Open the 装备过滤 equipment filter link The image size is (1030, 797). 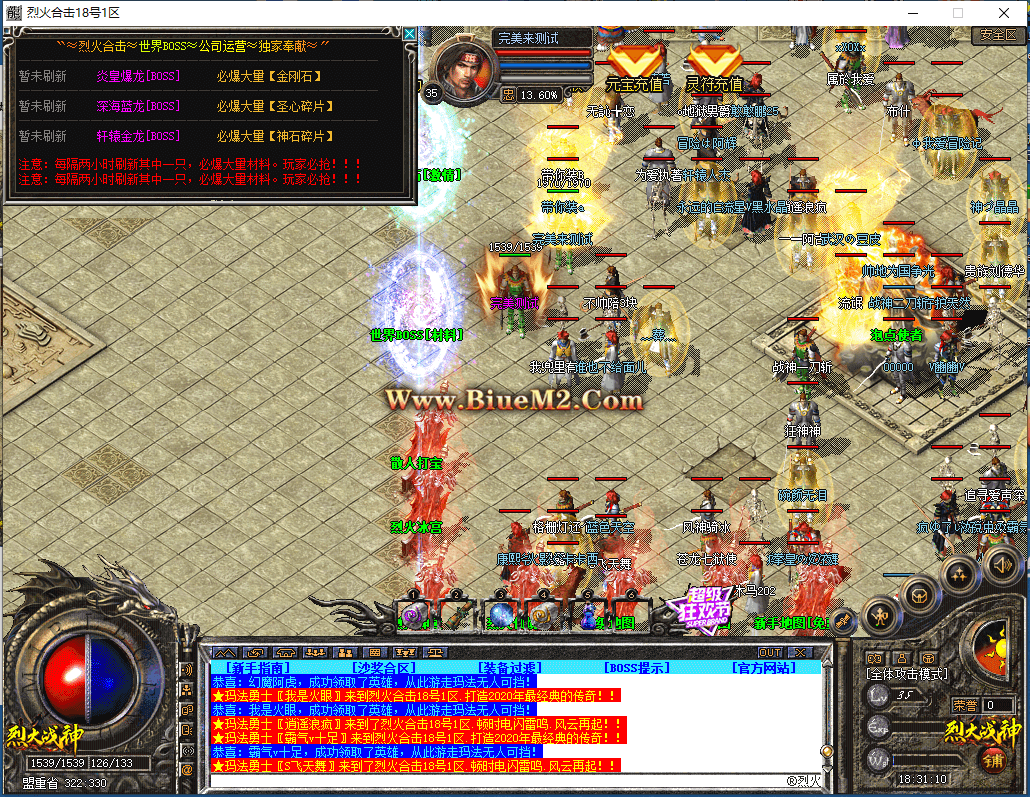[510, 667]
